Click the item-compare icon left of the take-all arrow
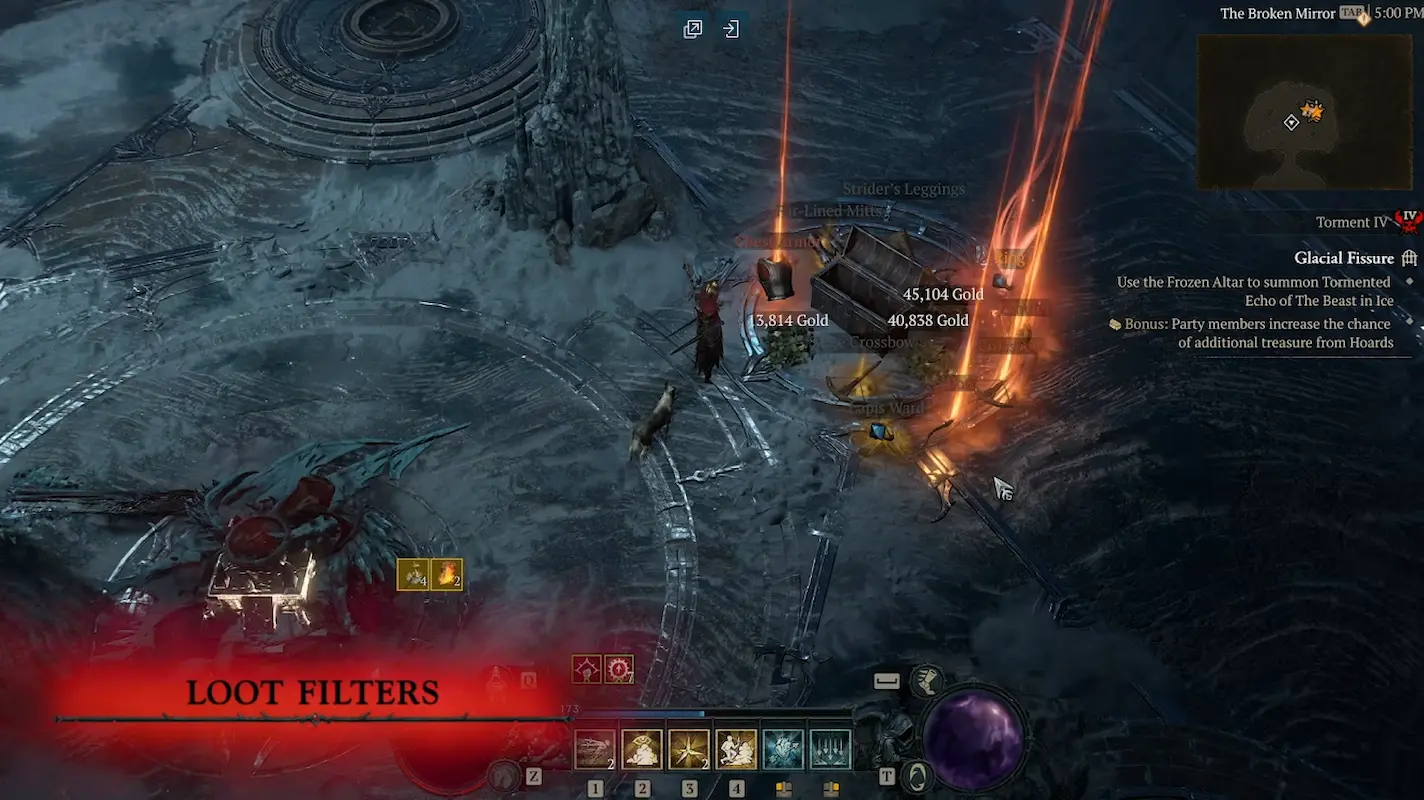Image resolution: width=1424 pixels, height=800 pixels. pyautogui.click(x=694, y=28)
